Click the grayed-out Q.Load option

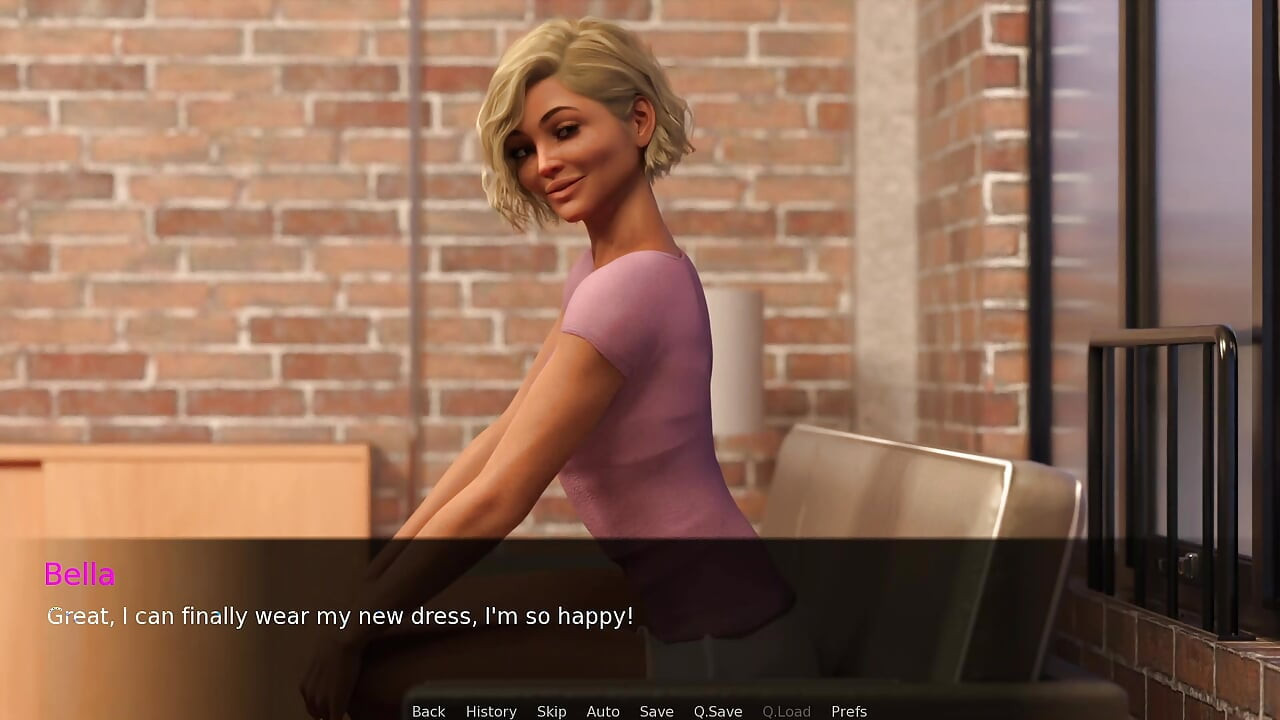[x=786, y=711]
